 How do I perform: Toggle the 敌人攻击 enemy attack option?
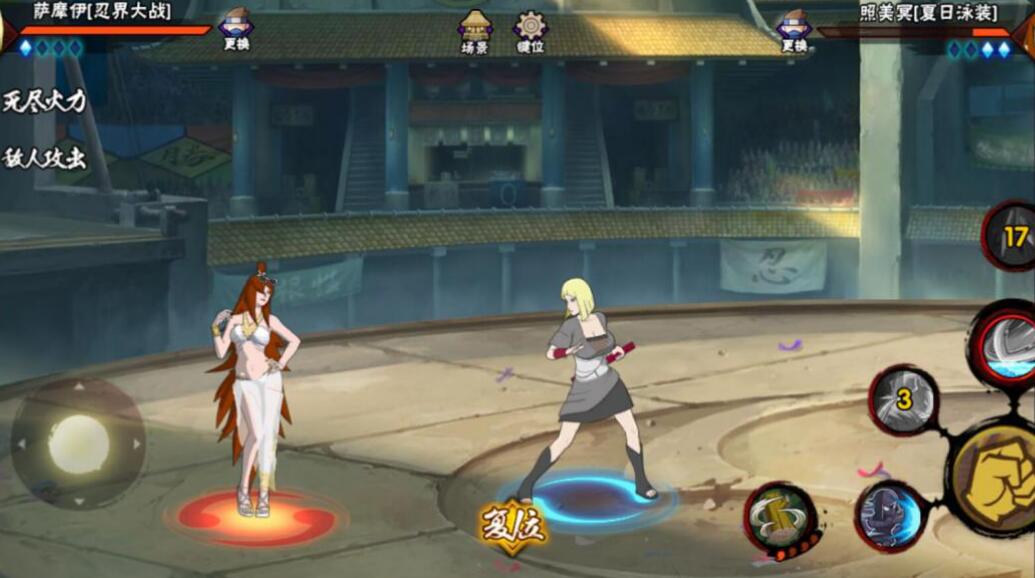pos(45,158)
